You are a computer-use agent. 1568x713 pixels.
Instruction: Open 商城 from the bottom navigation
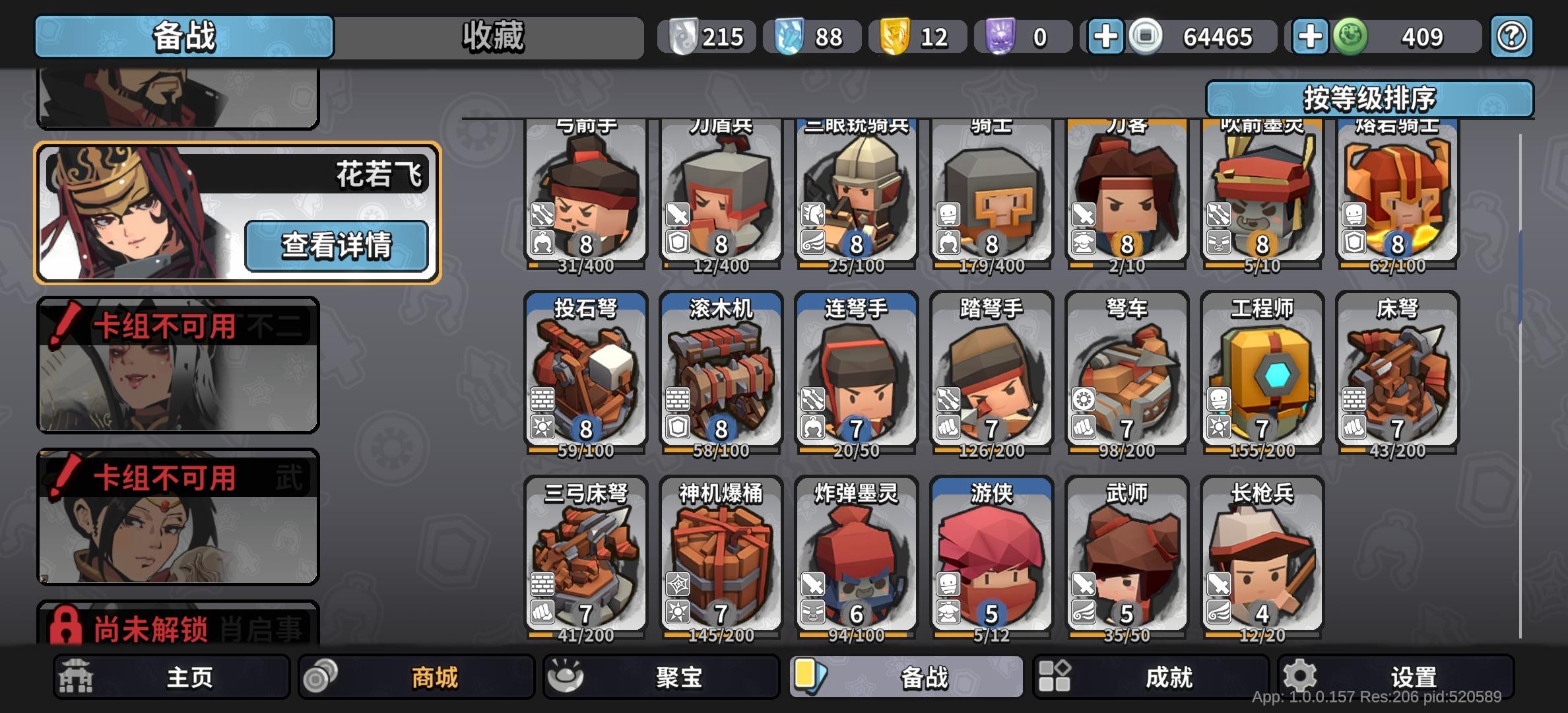pos(416,677)
